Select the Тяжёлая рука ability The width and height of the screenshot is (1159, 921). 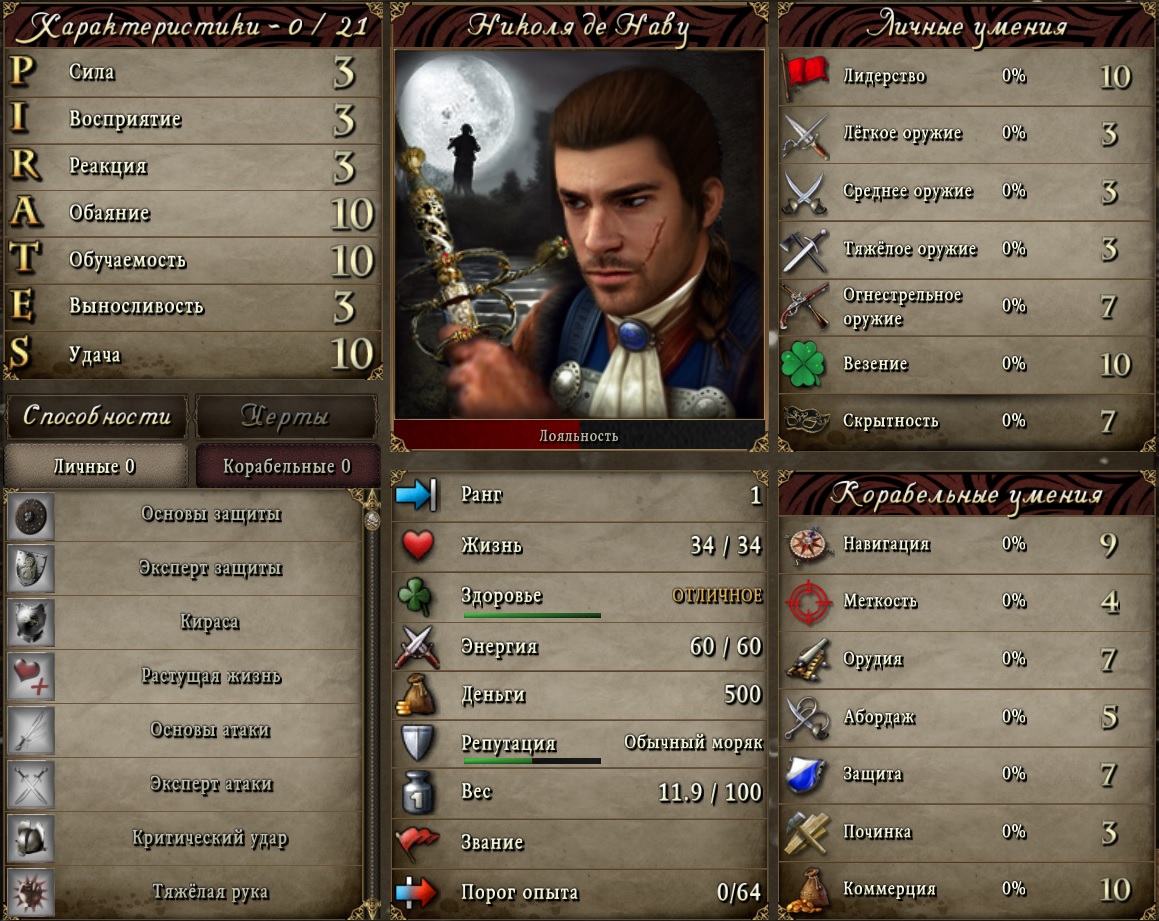210,891
